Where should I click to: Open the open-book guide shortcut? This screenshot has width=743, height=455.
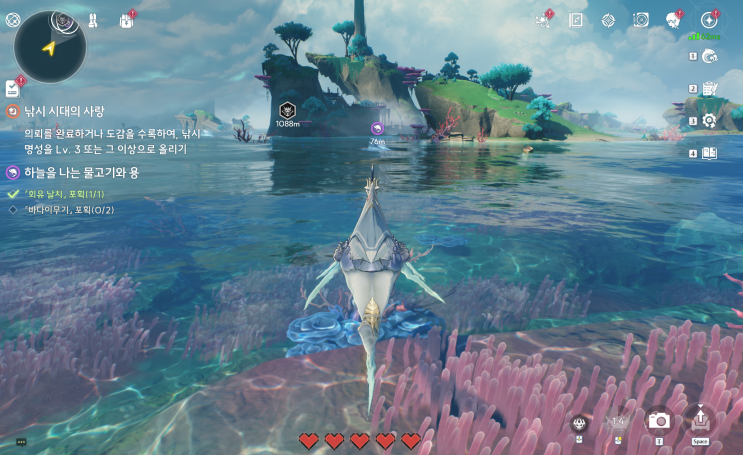(709, 153)
